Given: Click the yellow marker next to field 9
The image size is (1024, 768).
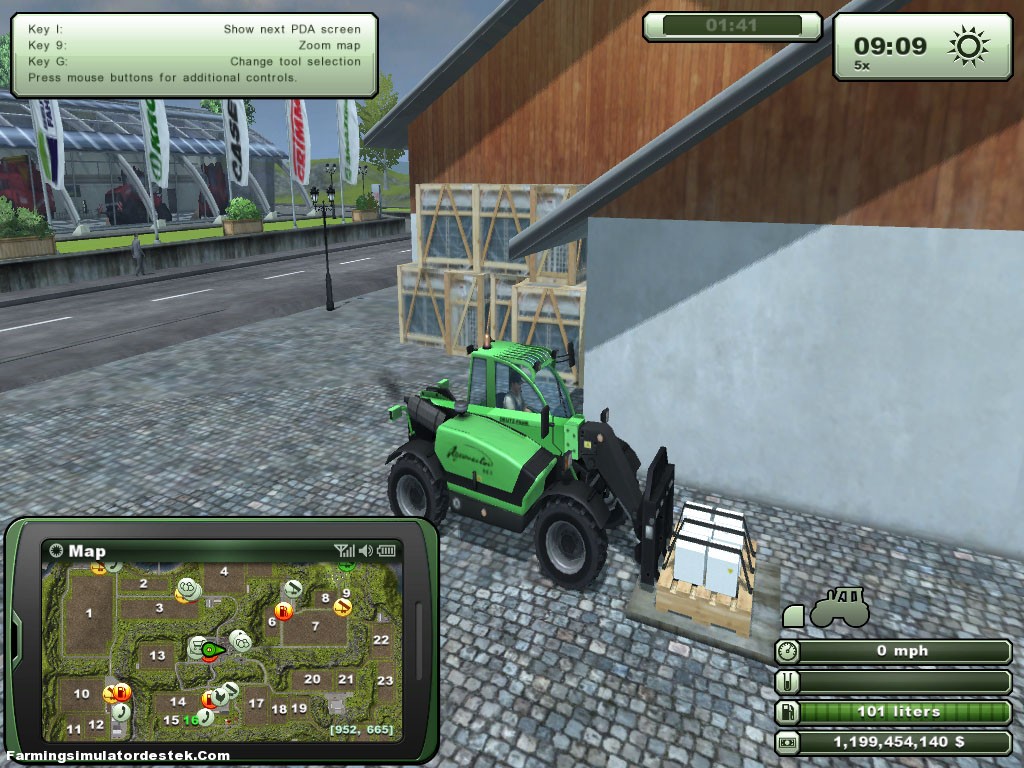Looking at the screenshot, I should [x=343, y=606].
